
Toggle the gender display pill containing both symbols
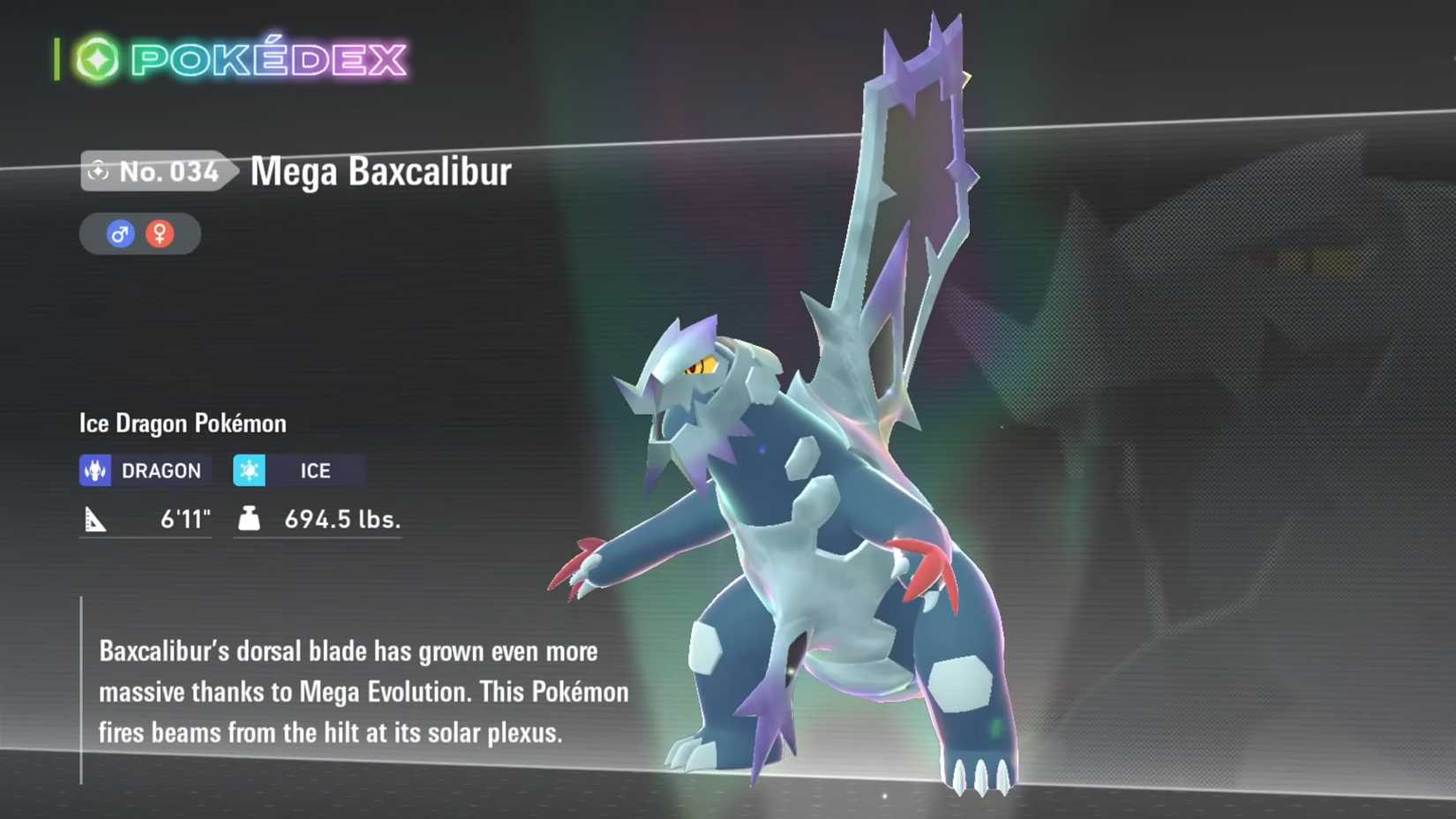tap(139, 234)
